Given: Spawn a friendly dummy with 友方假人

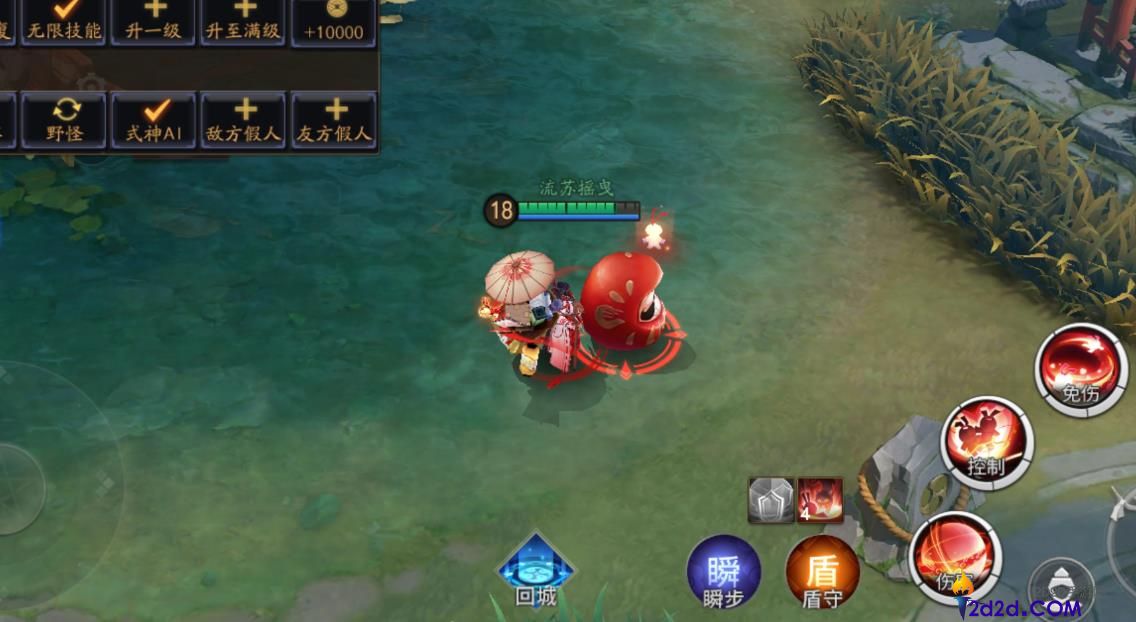Looking at the screenshot, I should (334, 120).
